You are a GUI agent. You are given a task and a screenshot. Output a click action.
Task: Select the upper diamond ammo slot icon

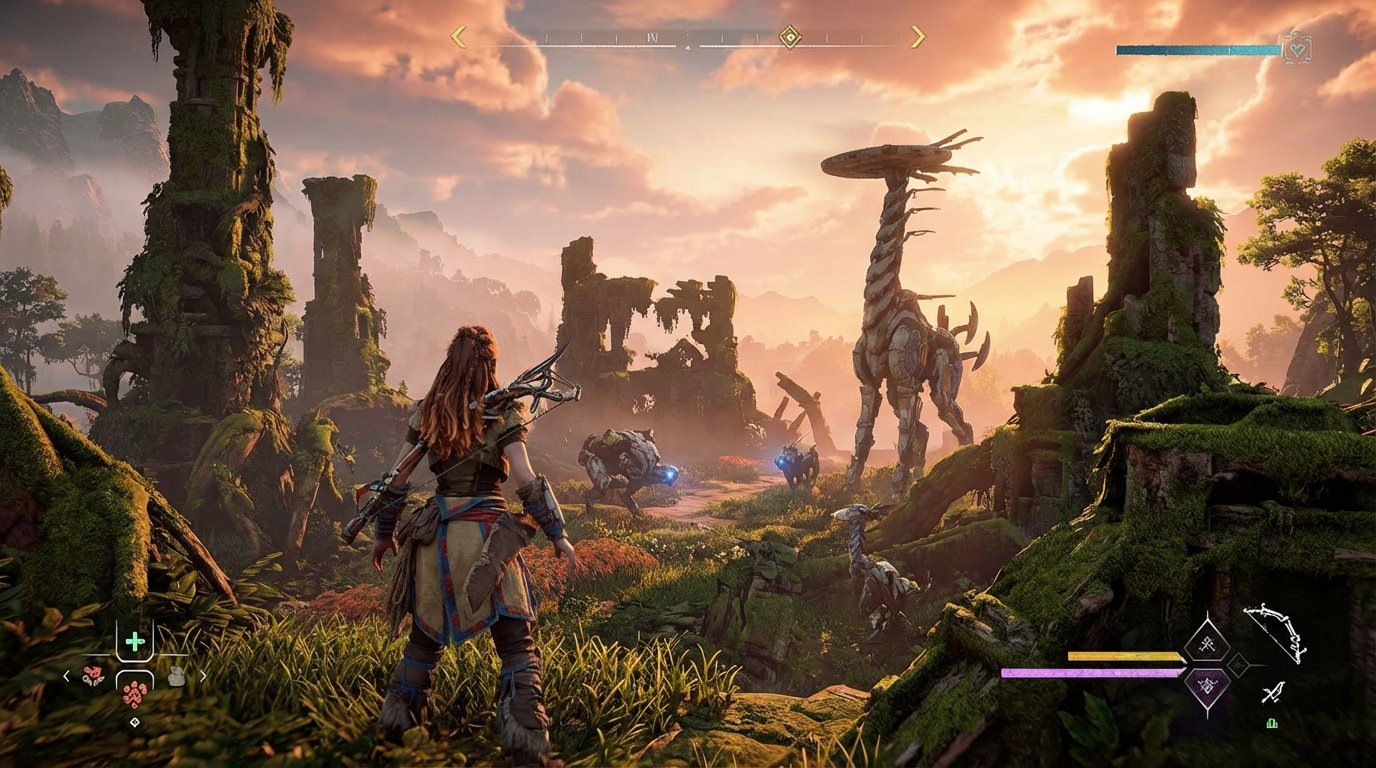coord(1207,644)
